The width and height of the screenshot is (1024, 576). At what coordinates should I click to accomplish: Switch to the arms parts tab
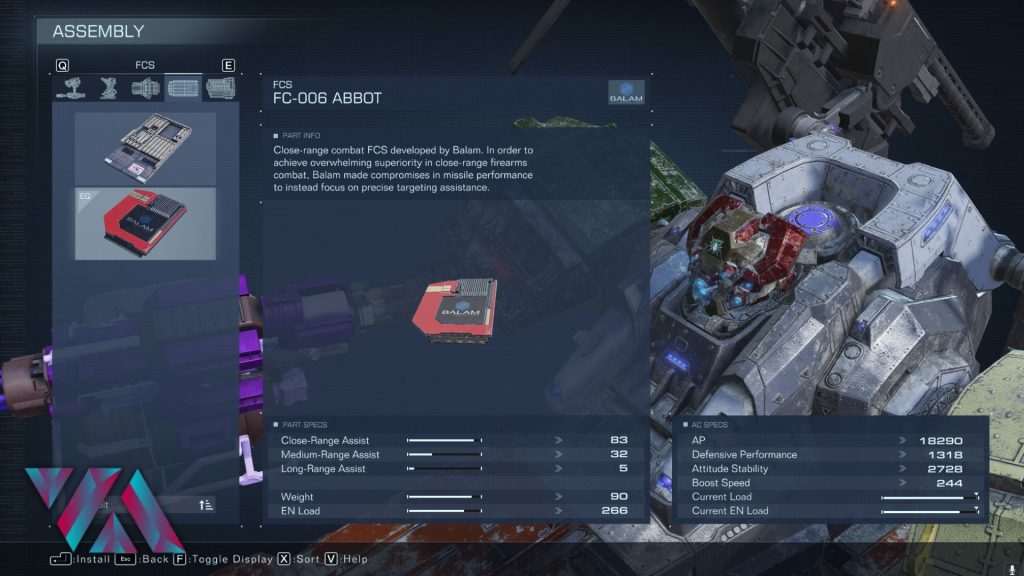(x=71, y=88)
